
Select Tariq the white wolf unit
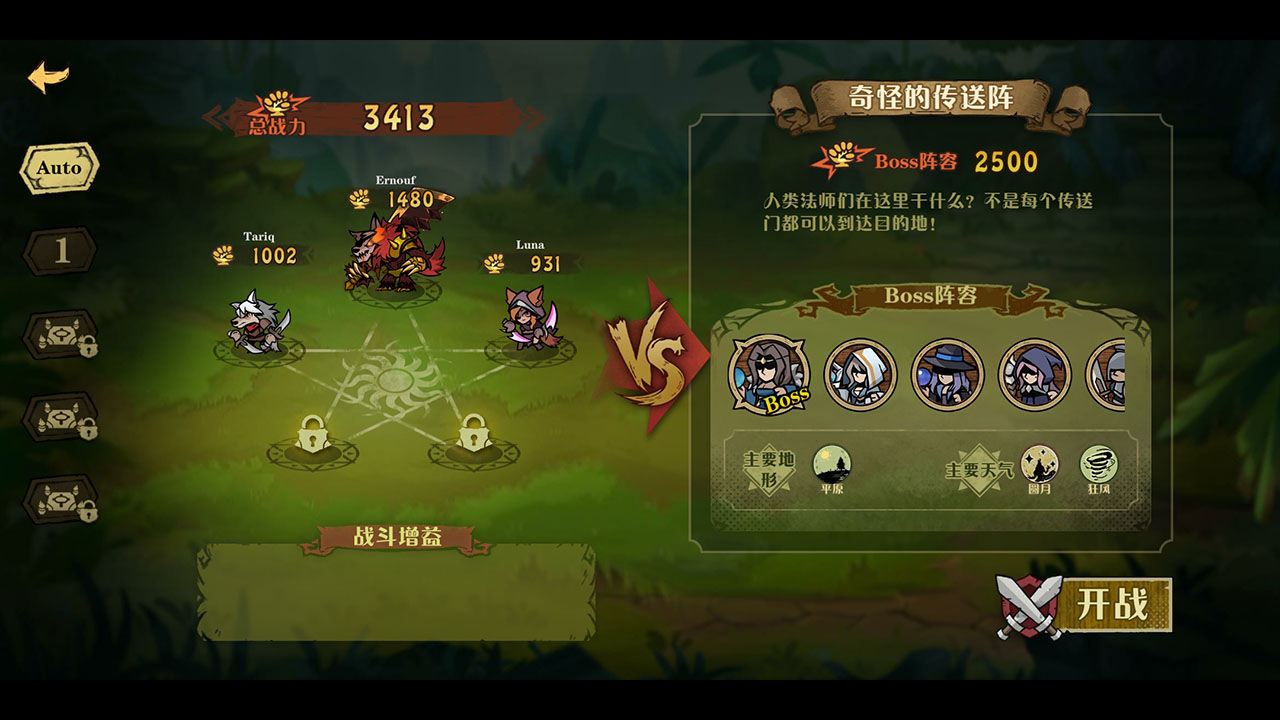258,322
